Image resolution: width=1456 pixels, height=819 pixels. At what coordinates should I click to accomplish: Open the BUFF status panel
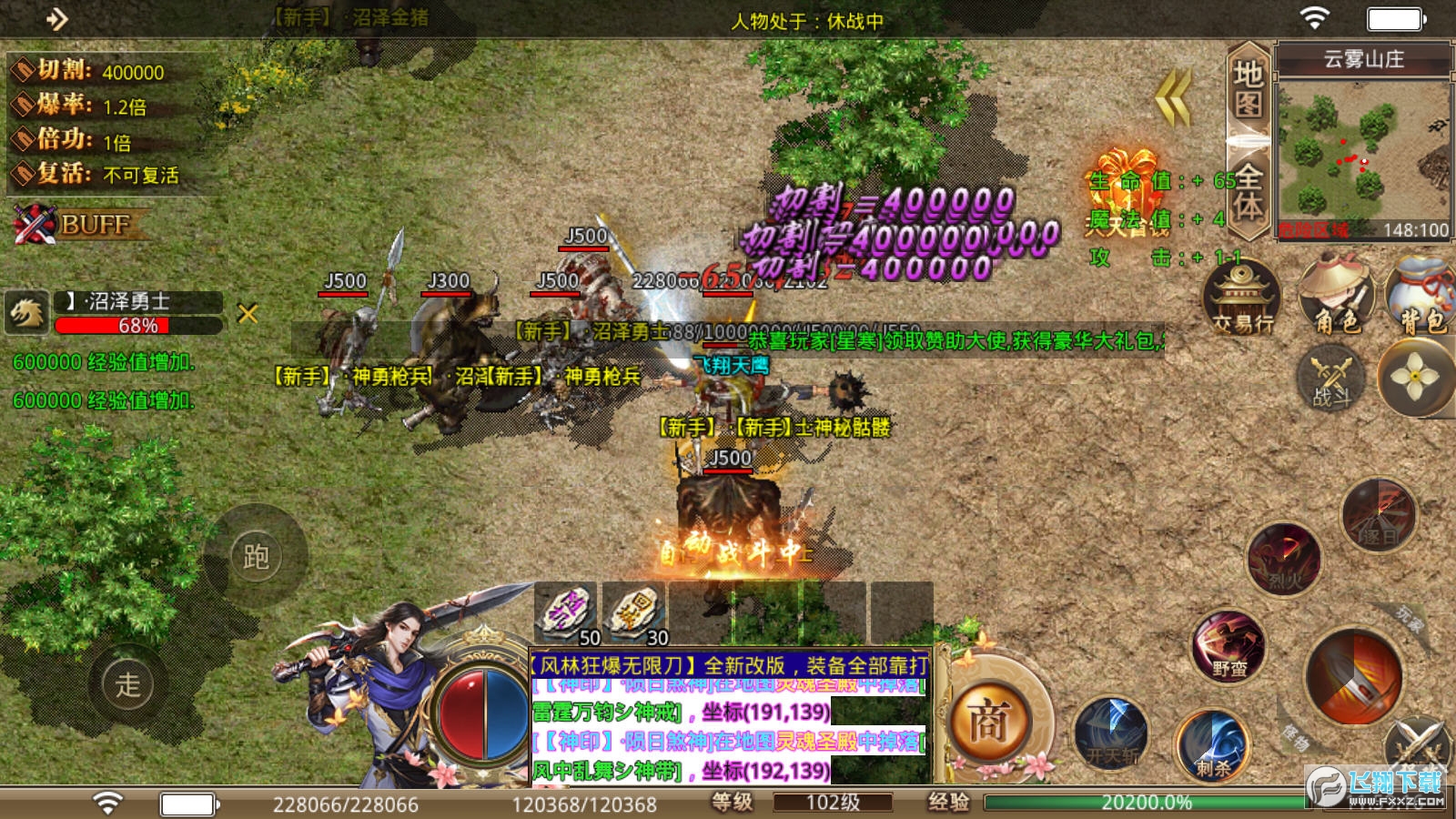tap(80, 224)
